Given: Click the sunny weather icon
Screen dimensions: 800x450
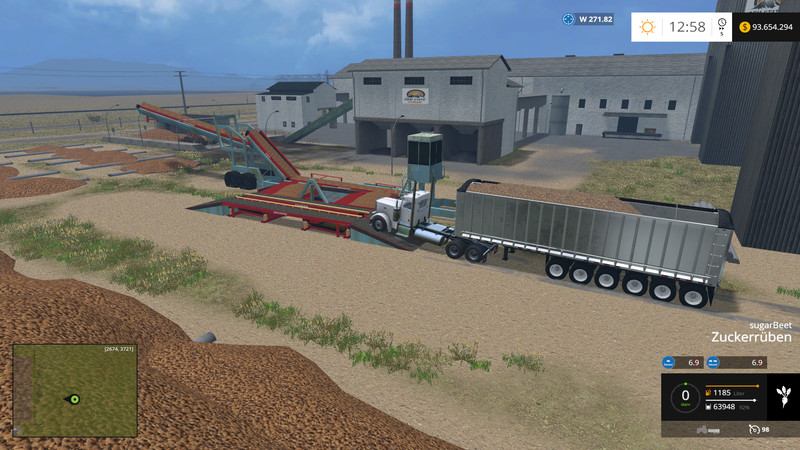Looking at the screenshot, I should (x=647, y=27).
